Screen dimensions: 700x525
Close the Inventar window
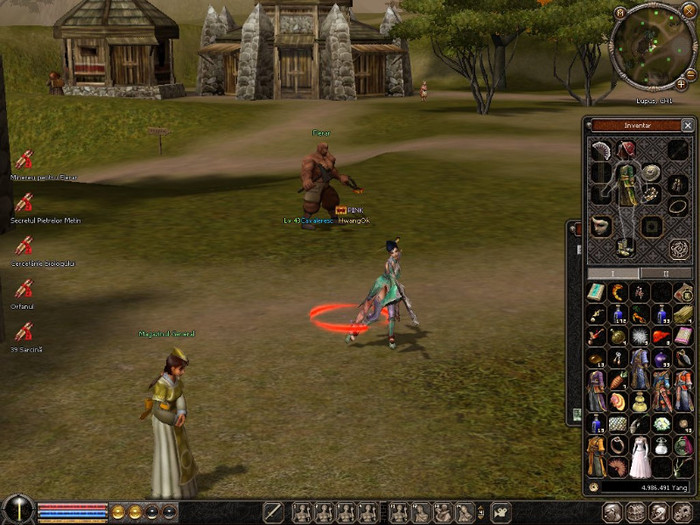[687, 126]
